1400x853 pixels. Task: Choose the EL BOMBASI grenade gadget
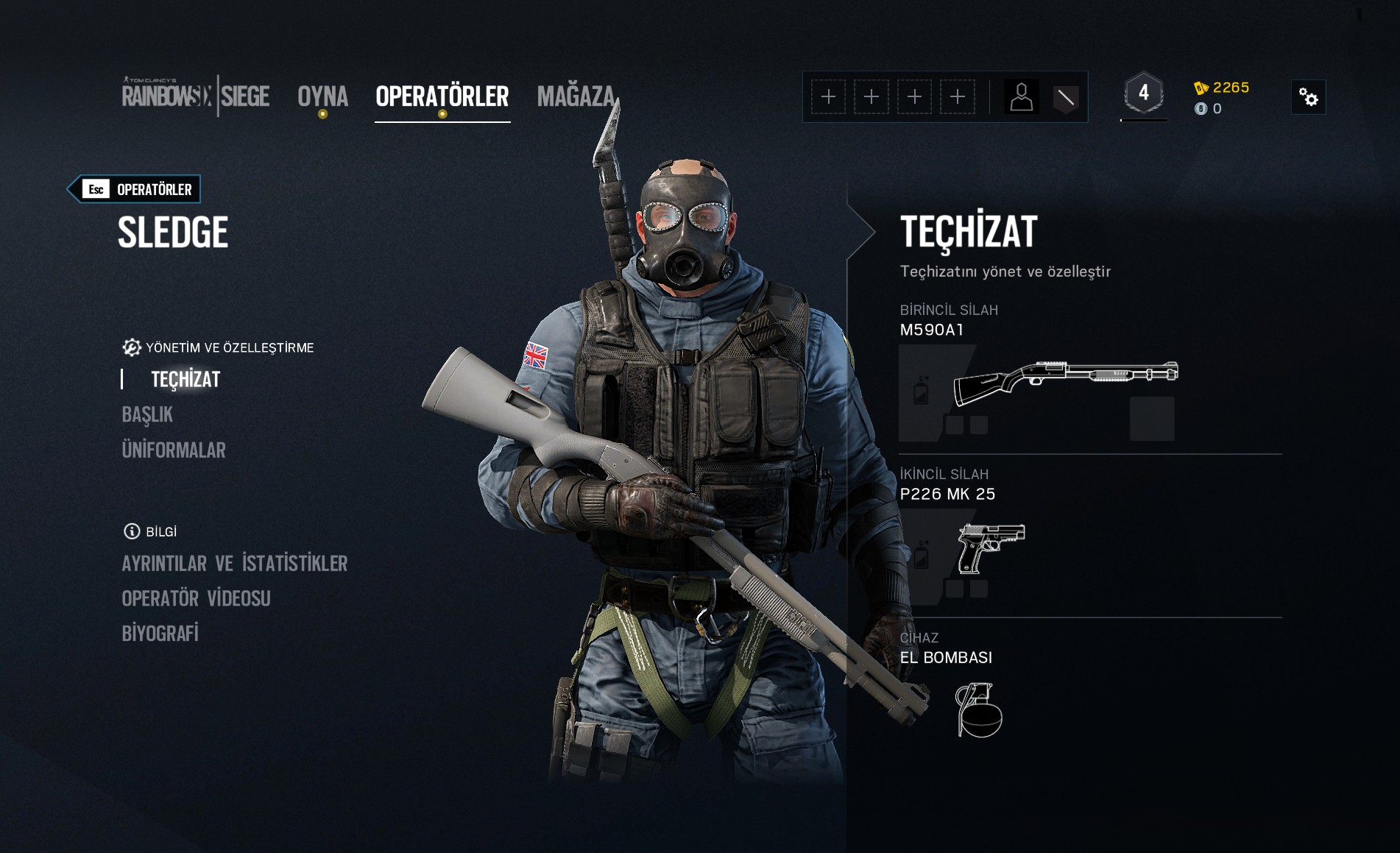click(x=978, y=710)
